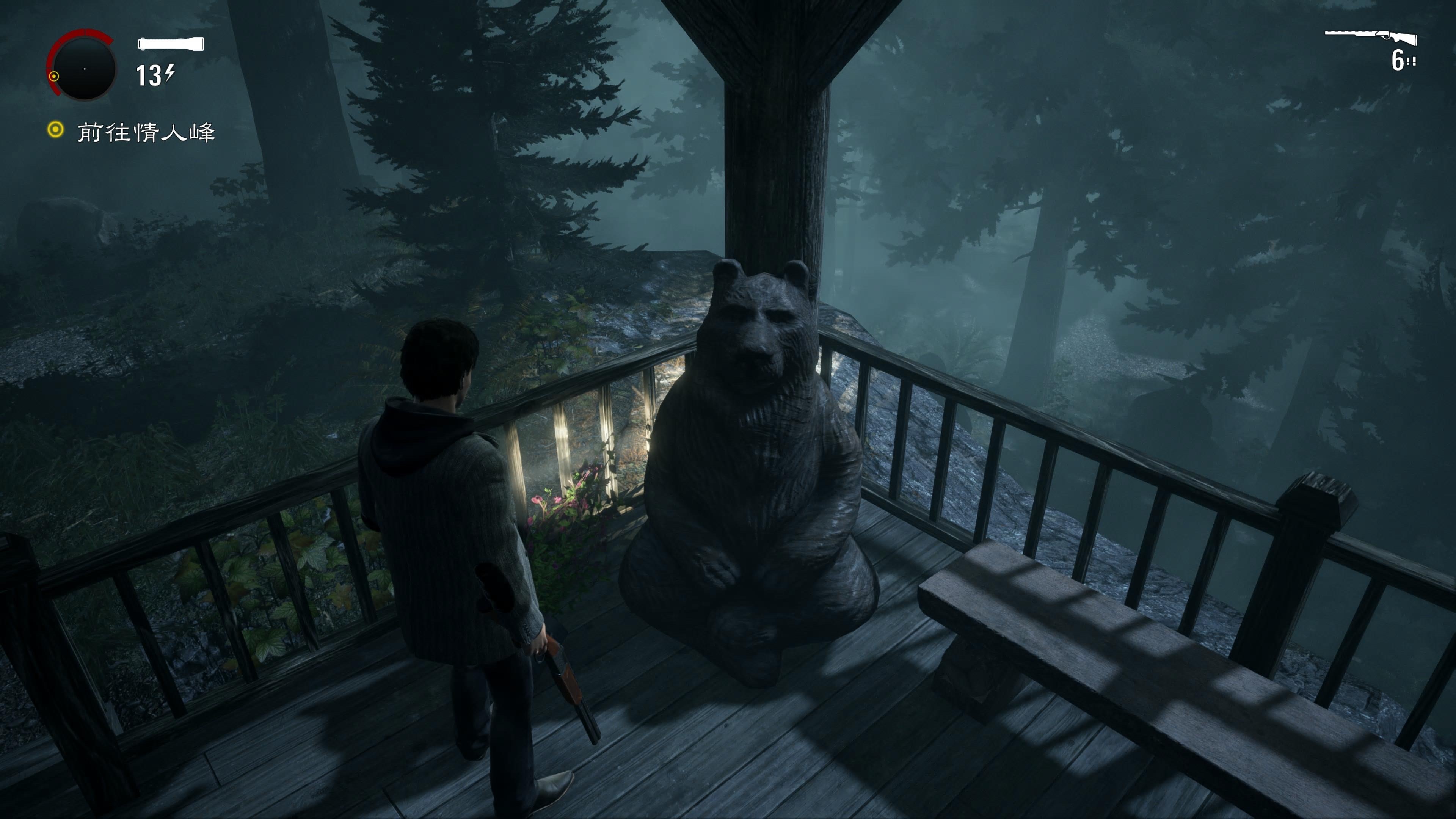Click the shotgun weapon icon
The image size is (1456, 819).
(x=1371, y=37)
